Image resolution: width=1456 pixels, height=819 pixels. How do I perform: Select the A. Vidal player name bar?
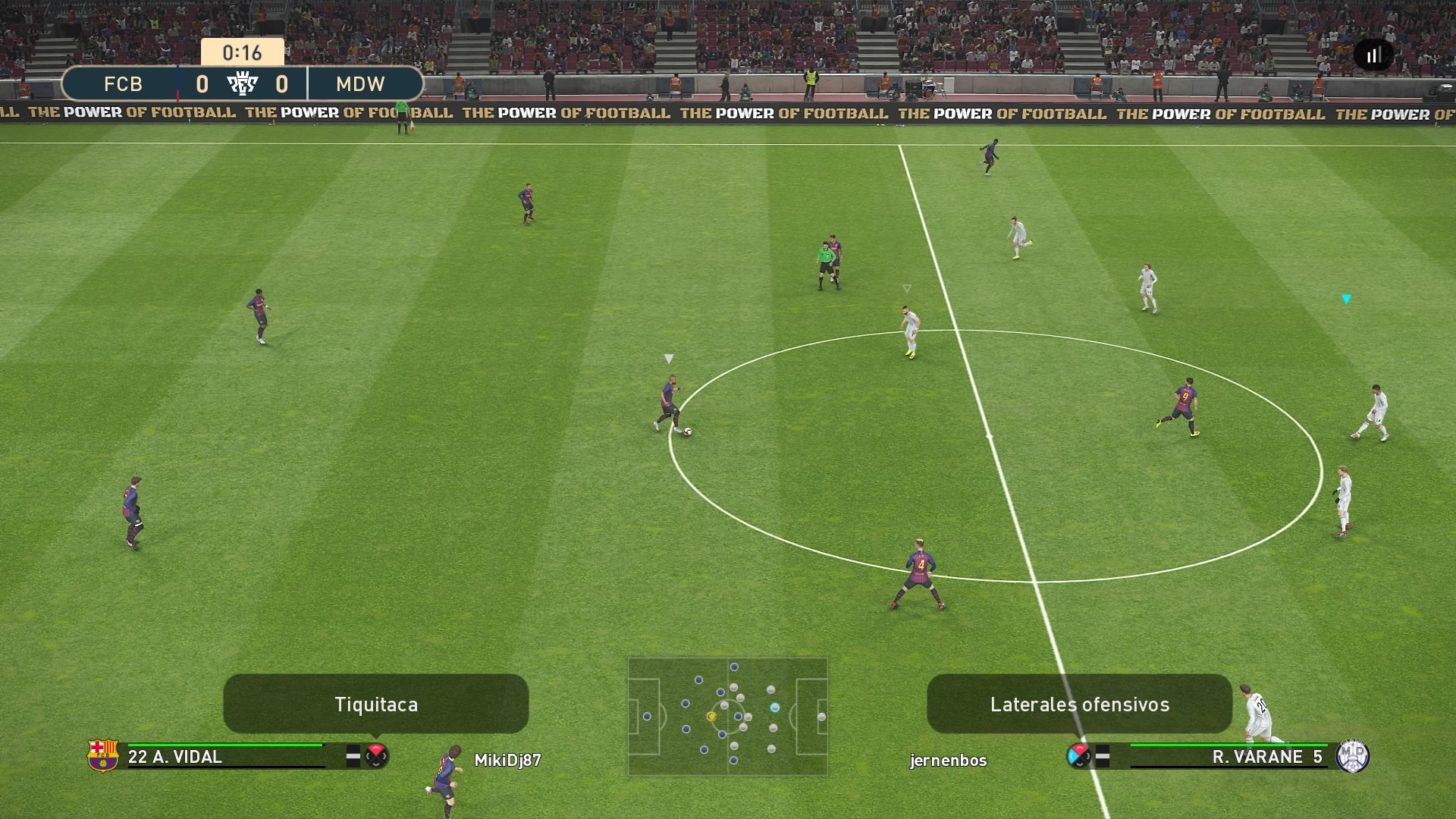[226, 756]
